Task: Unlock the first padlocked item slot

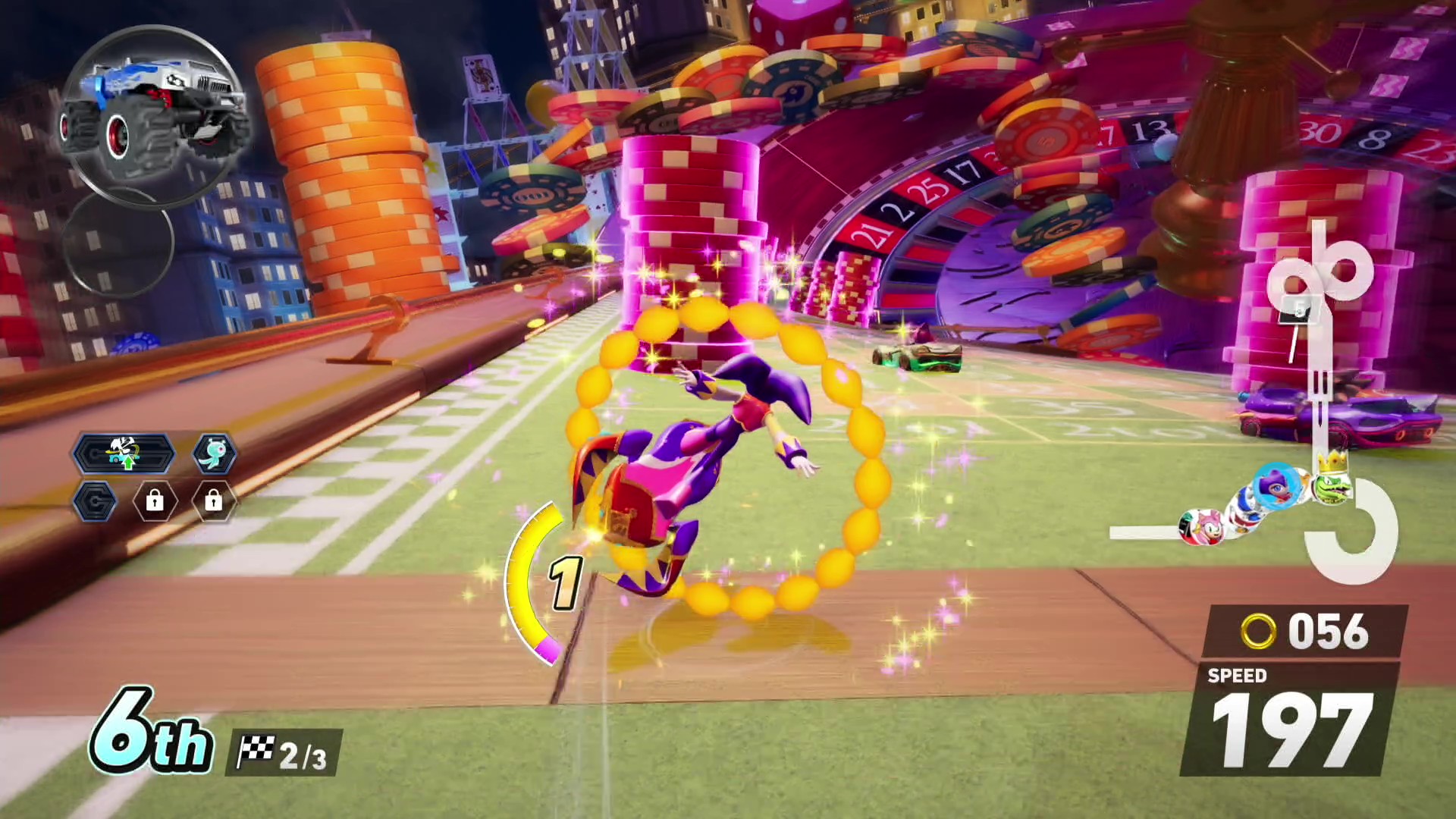Action: click(155, 502)
